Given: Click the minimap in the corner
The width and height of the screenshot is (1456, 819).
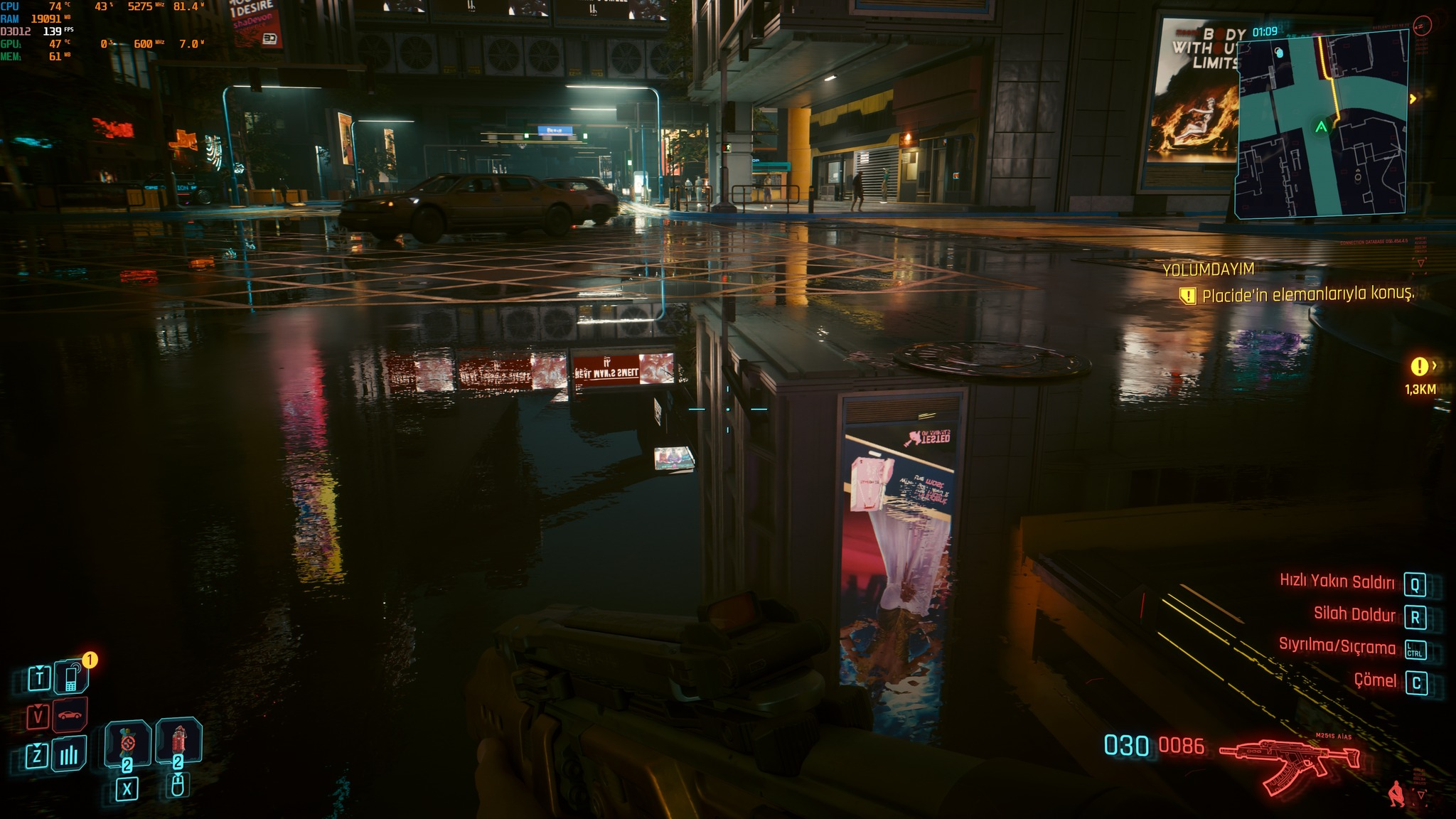Looking at the screenshot, I should 1321,124.
